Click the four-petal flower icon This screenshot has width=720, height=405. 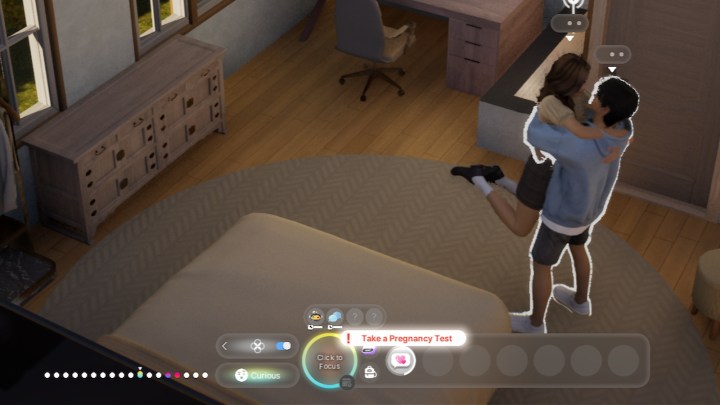click(x=257, y=346)
